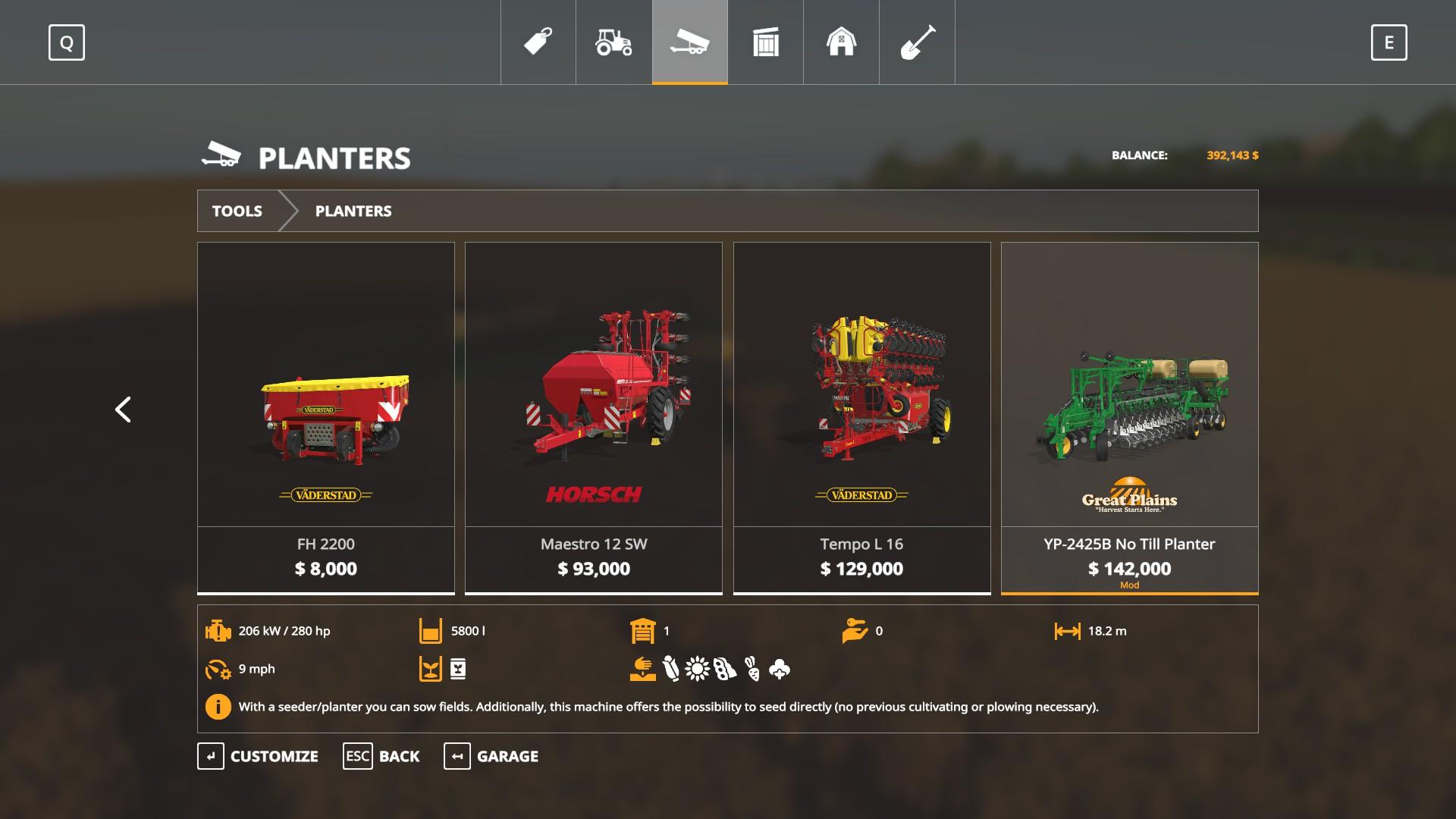Screen dimensions: 1456x819
Task: Open the container objects tab
Action: click(766, 42)
